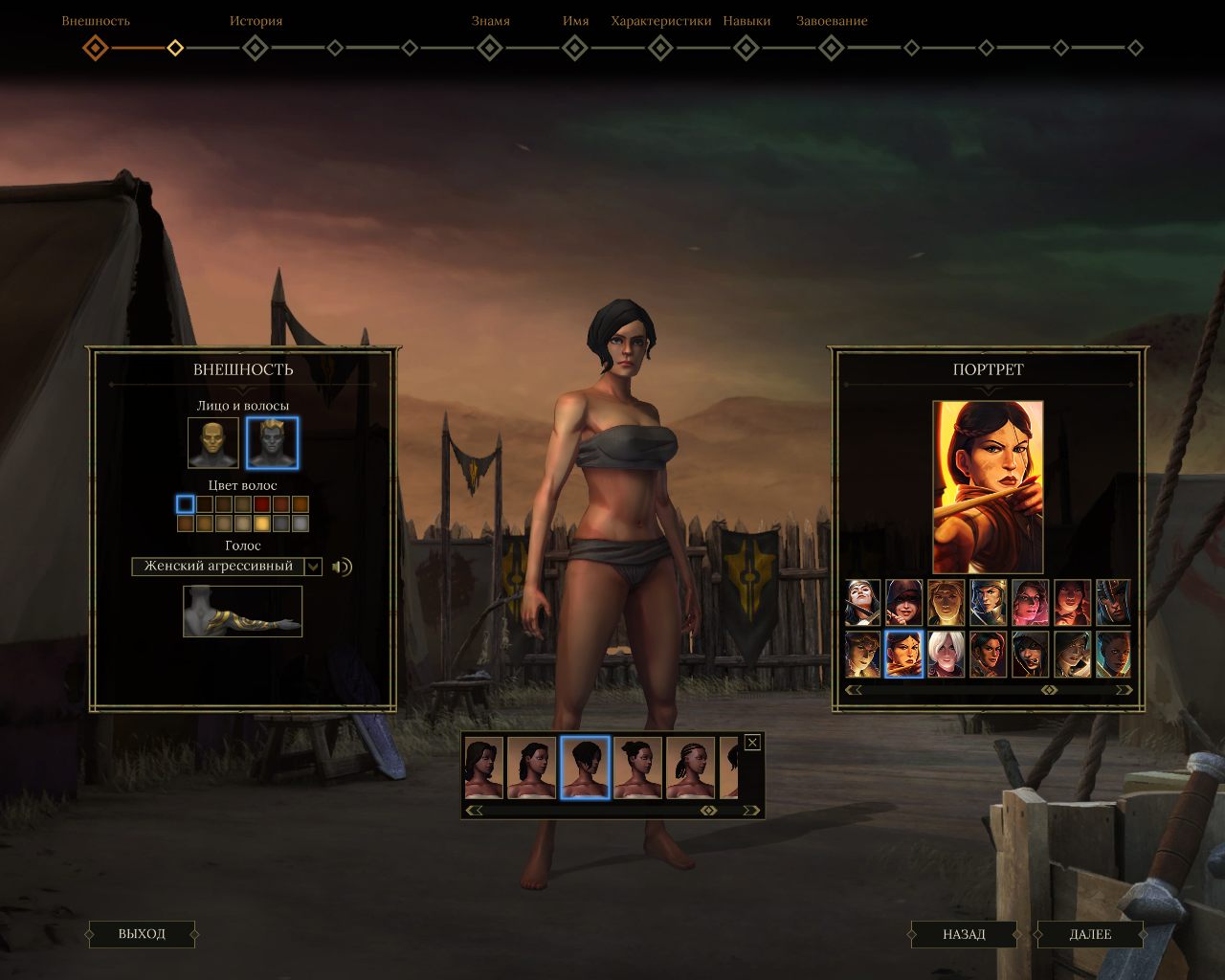Open the arm tattoo selector
Viewport: 1225px width, 980px height.
click(243, 611)
